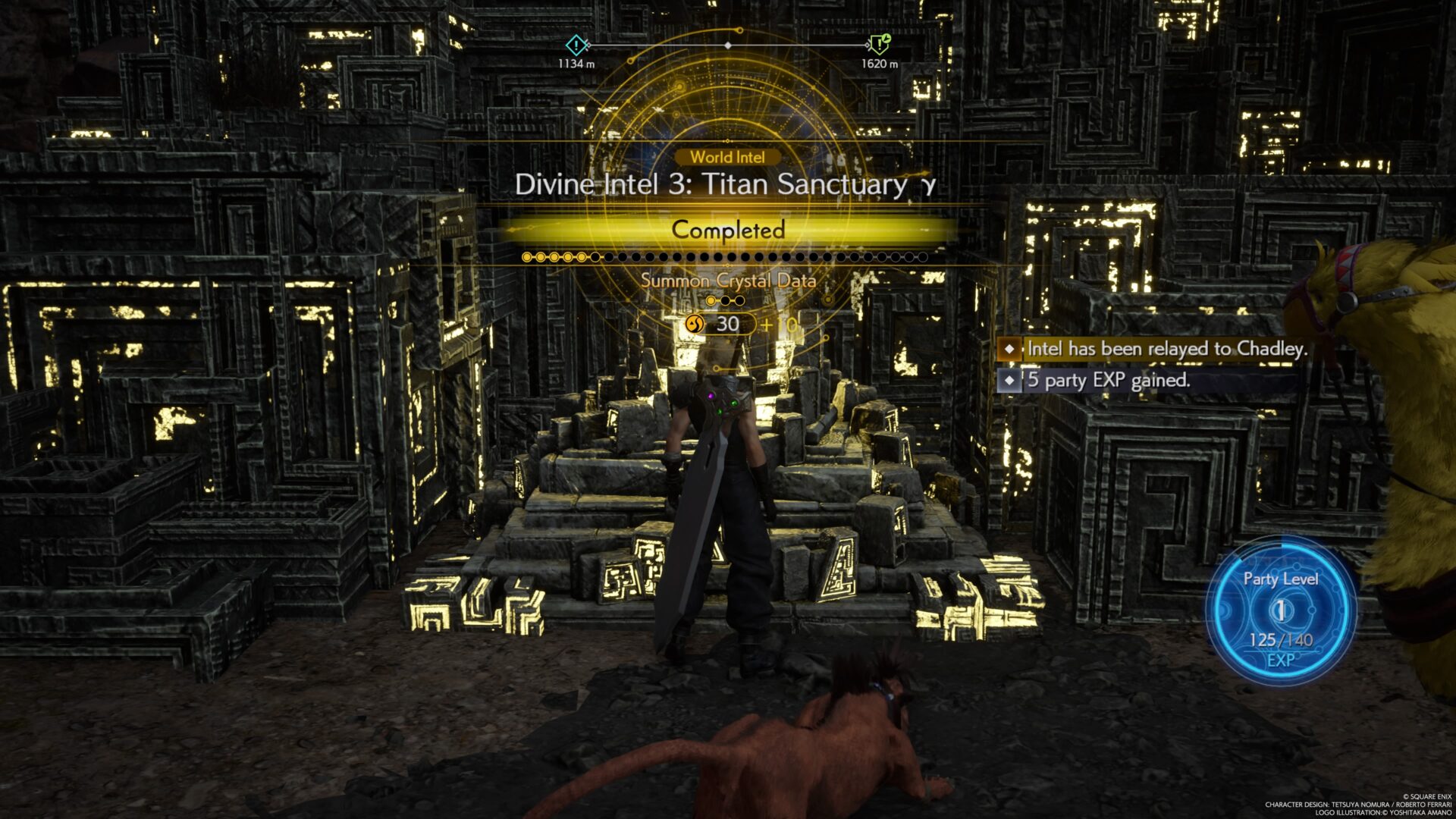Image resolution: width=1456 pixels, height=819 pixels.
Task: Open the "Intel has been relayed to Chadley" notification
Action: click(x=1154, y=349)
